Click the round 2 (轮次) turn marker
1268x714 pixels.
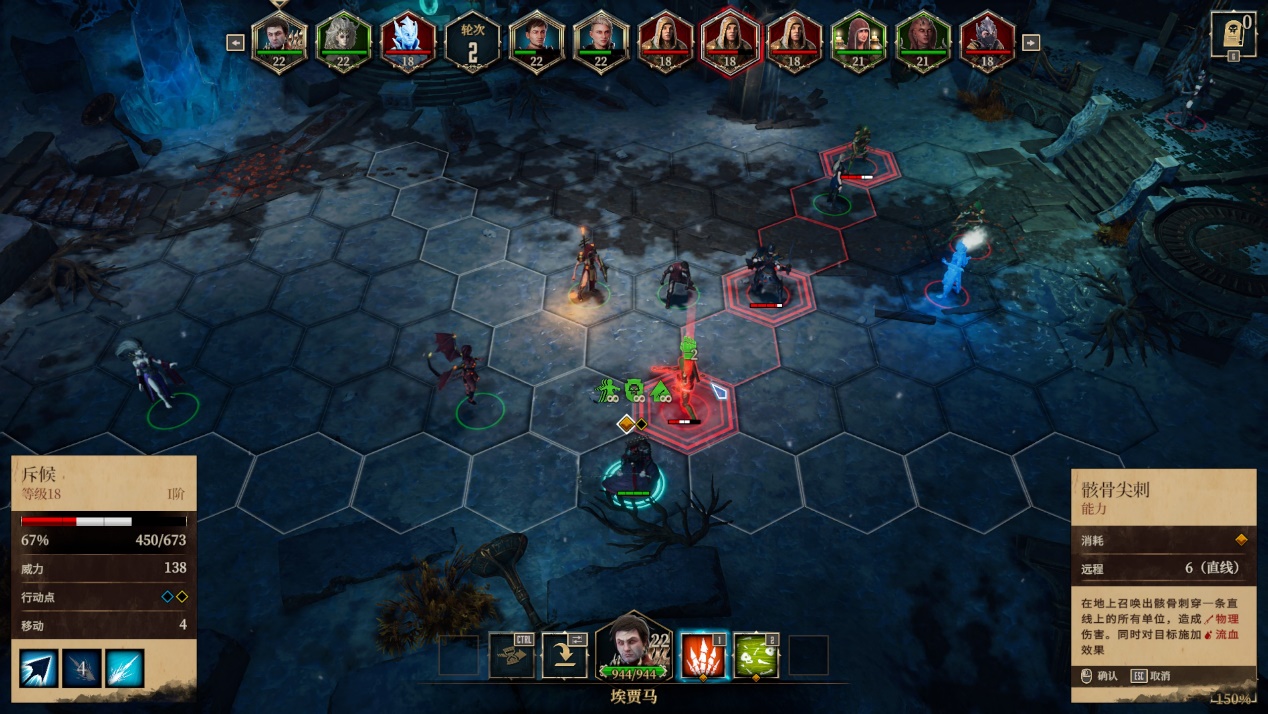pyautogui.click(x=472, y=44)
